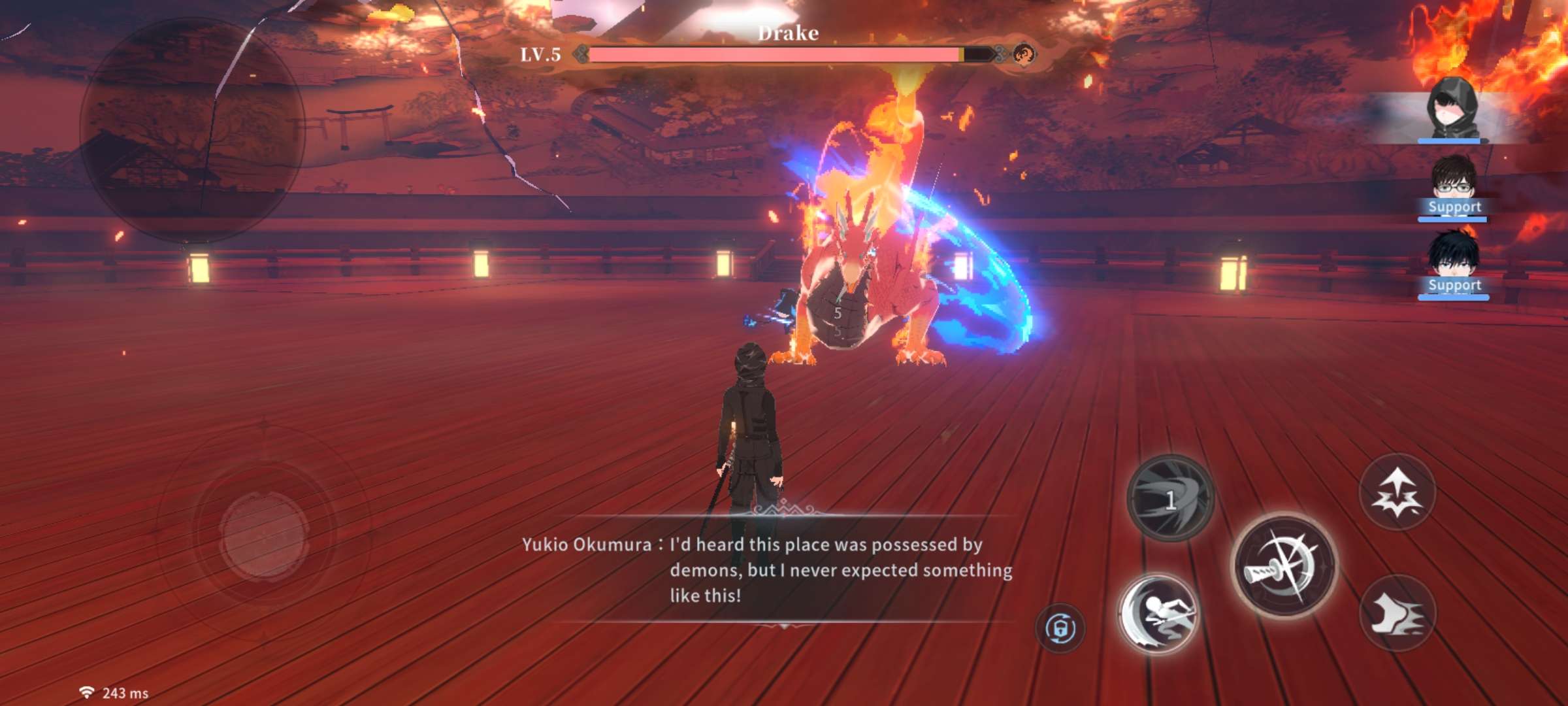The height and width of the screenshot is (706, 1568).
Task: Activate the skill with the number 1
Action: (x=1171, y=498)
